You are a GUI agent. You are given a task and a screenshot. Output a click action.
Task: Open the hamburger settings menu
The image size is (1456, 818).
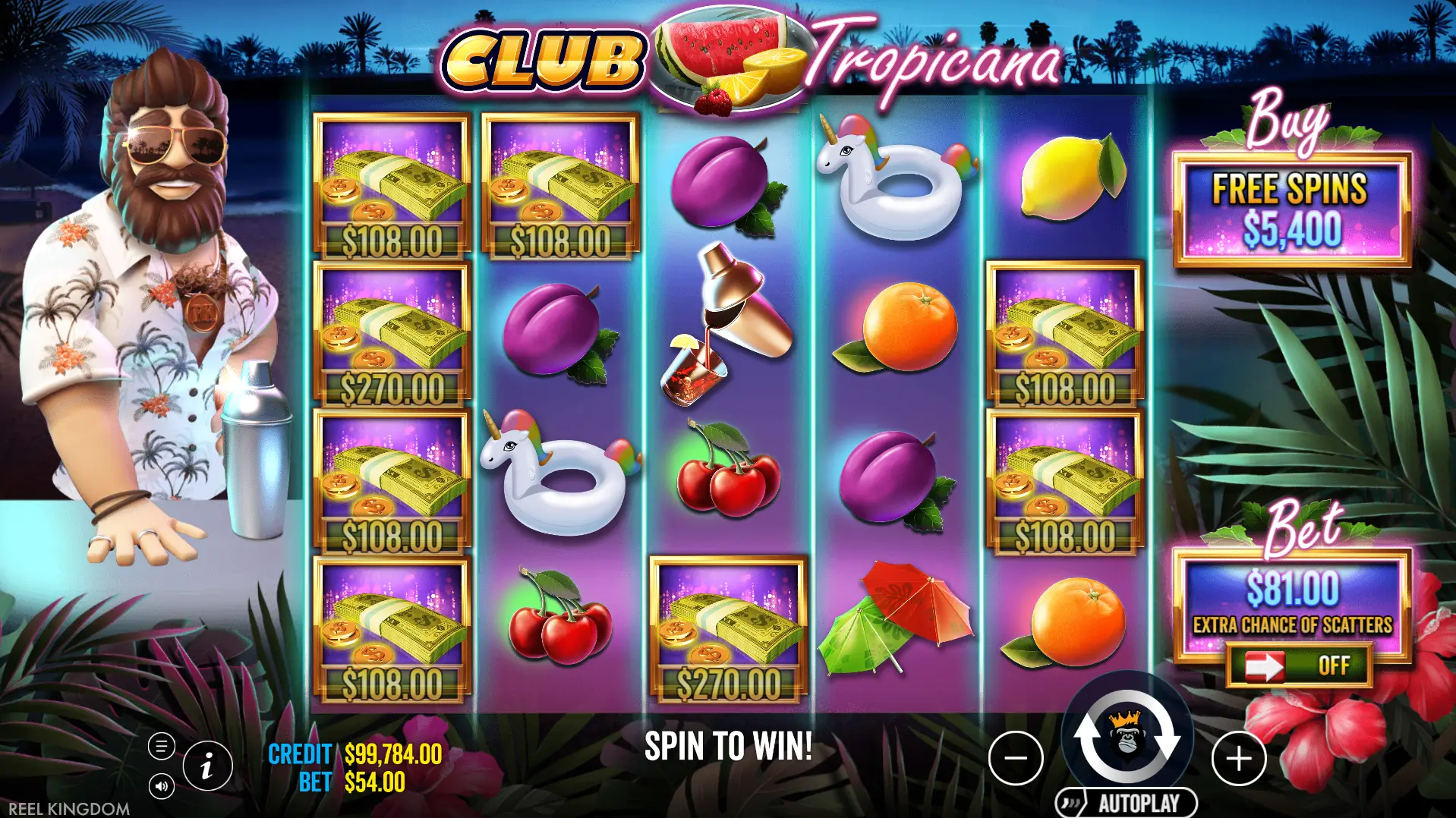pyautogui.click(x=161, y=747)
